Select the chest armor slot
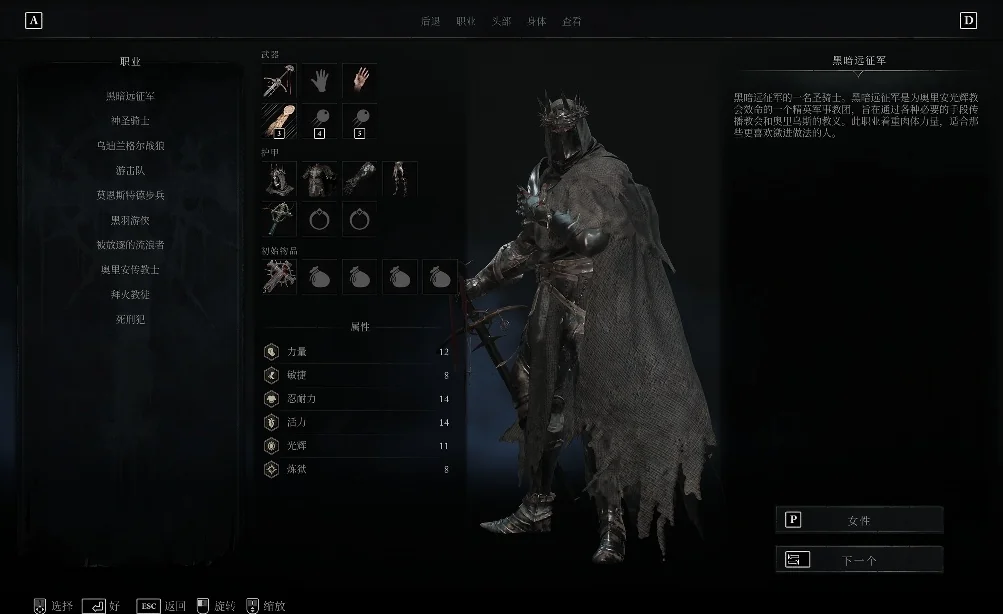1003x614 pixels. click(319, 179)
